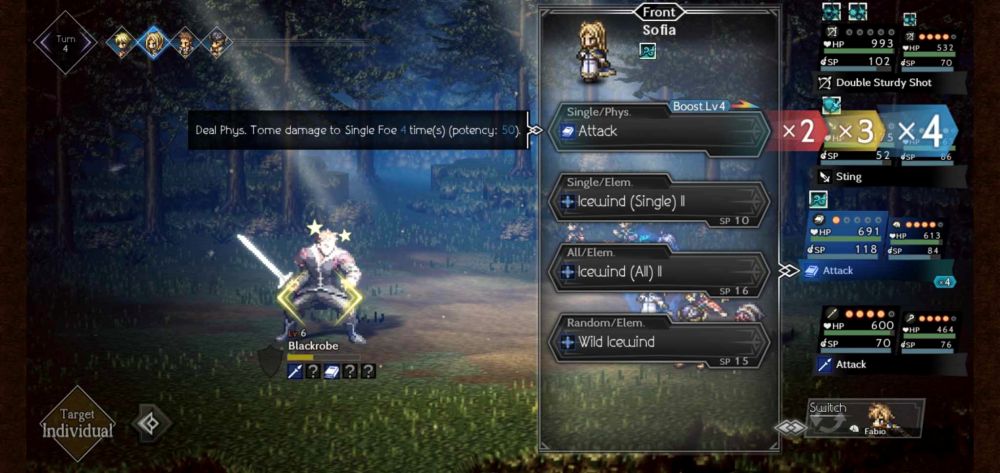
Task: Select the party member using Sting
Action: (x=880, y=155)
